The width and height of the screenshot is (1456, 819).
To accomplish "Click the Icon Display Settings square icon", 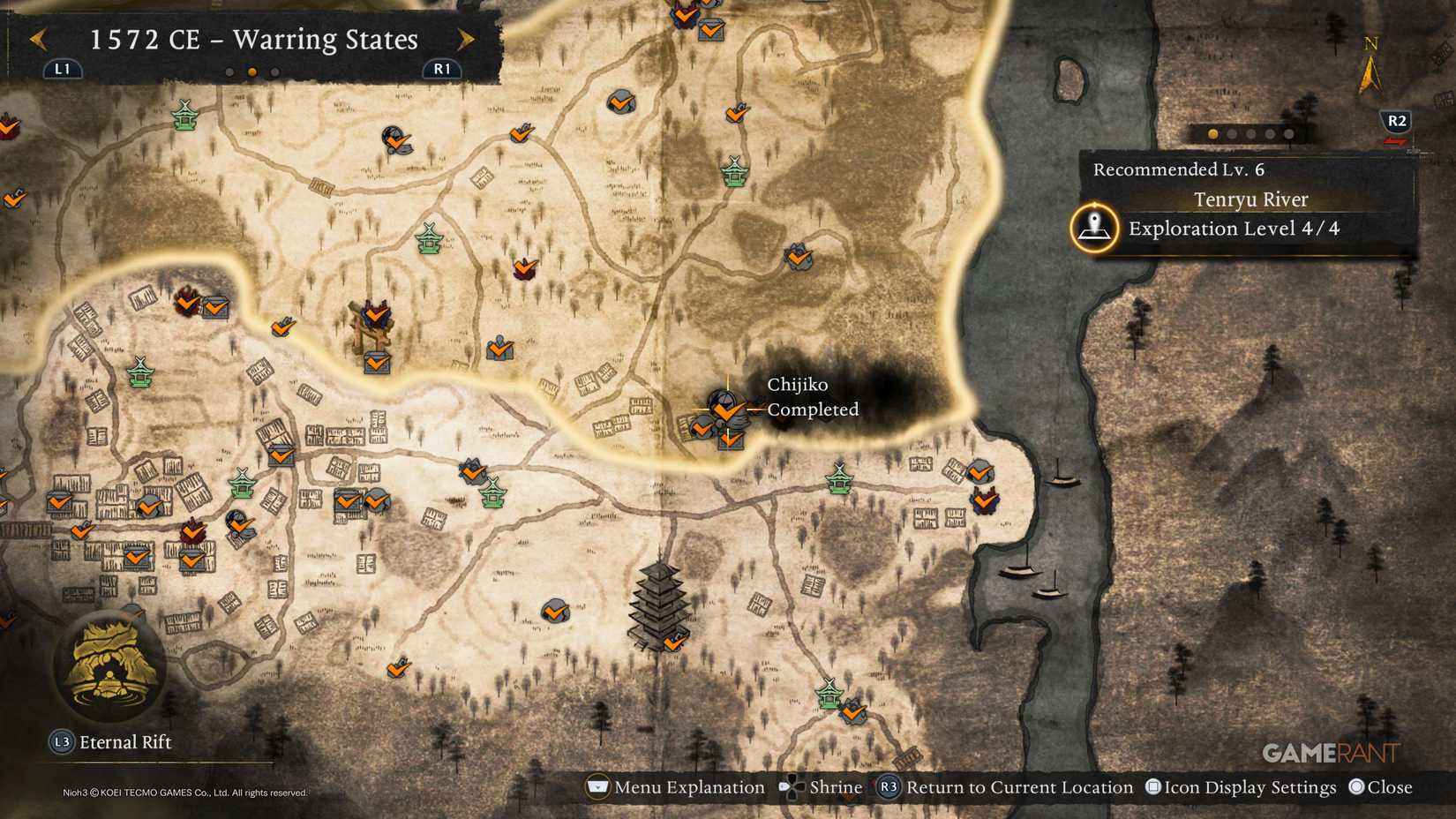I will [1153, 786].
